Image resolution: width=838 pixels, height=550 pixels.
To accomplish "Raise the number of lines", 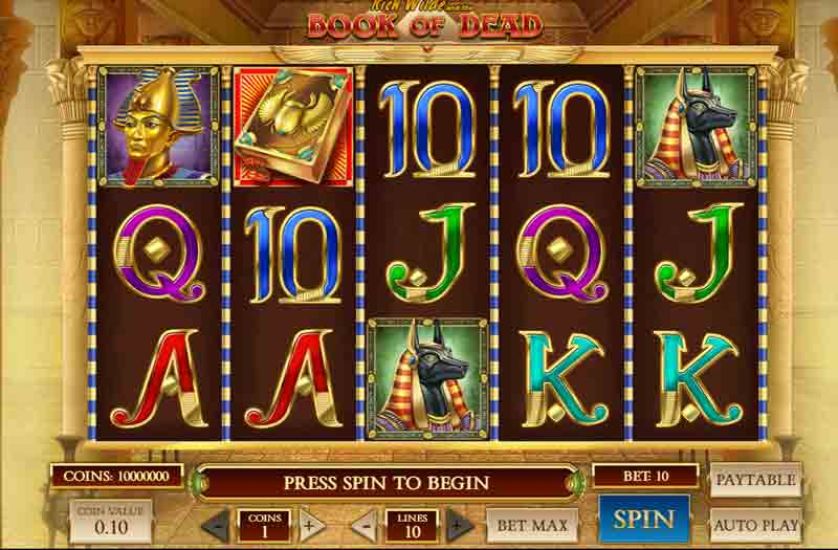I will point(459,524).
